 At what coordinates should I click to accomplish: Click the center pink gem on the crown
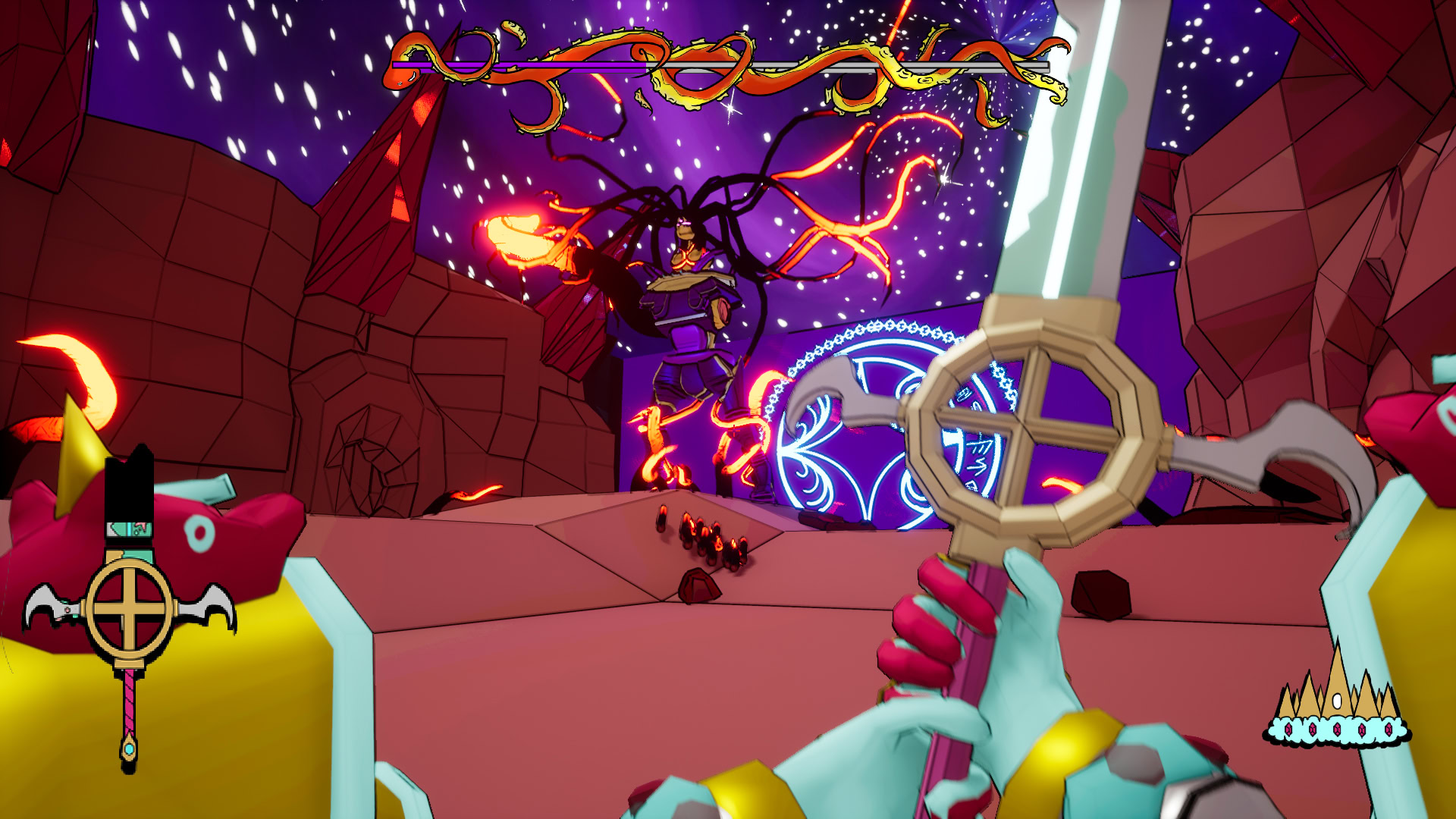click(x=1337, y=730)
